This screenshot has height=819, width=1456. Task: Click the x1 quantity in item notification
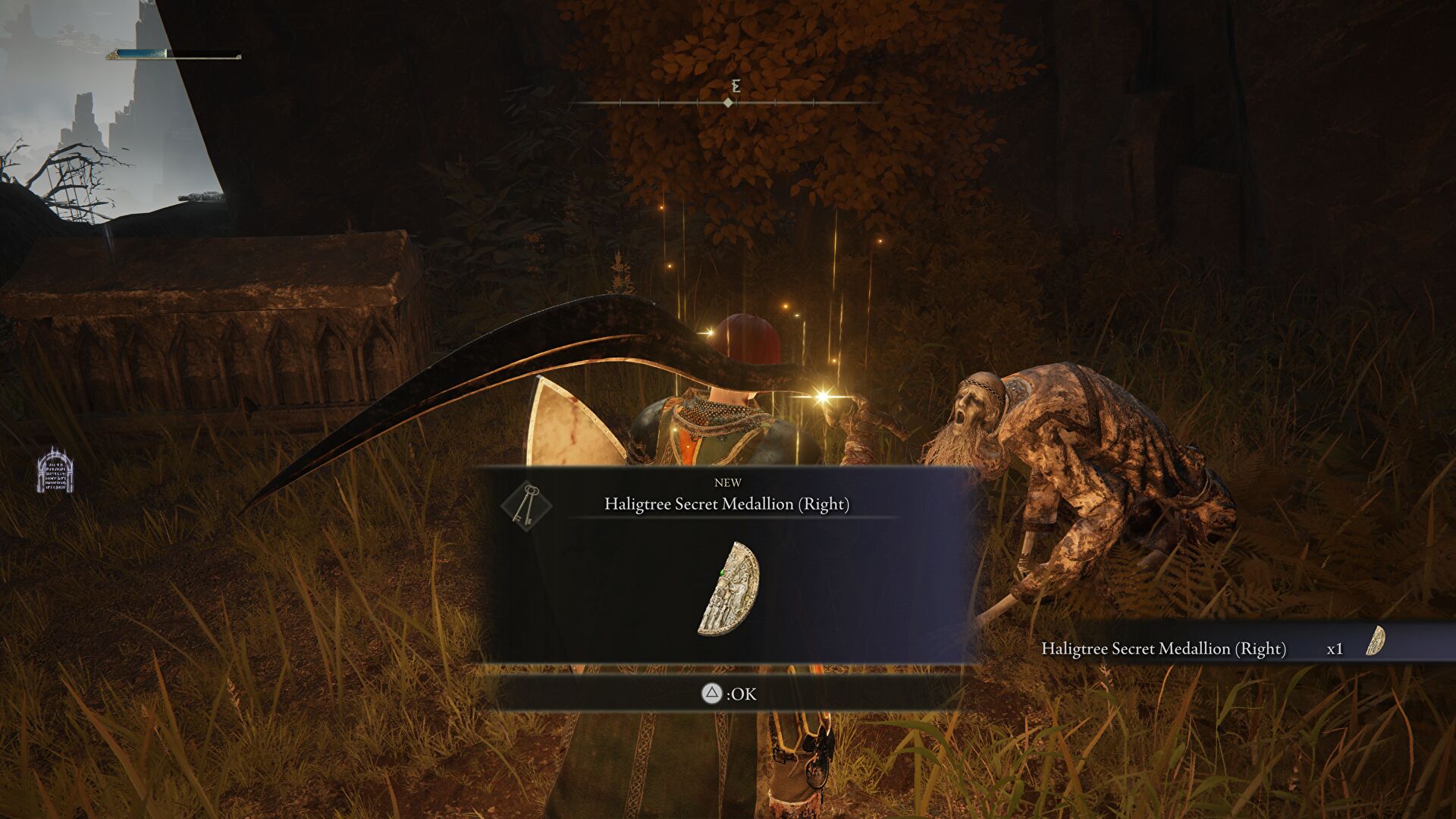1335,649
